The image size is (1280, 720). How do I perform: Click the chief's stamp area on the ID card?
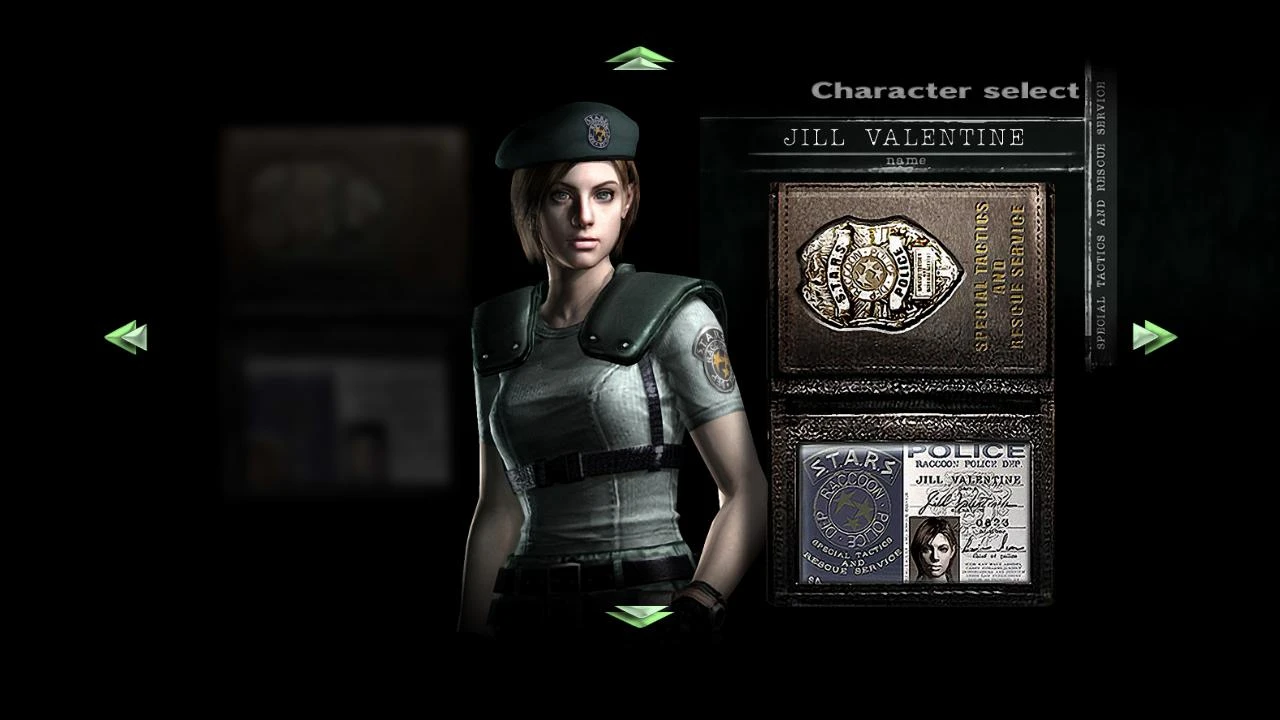click(991, 546)
